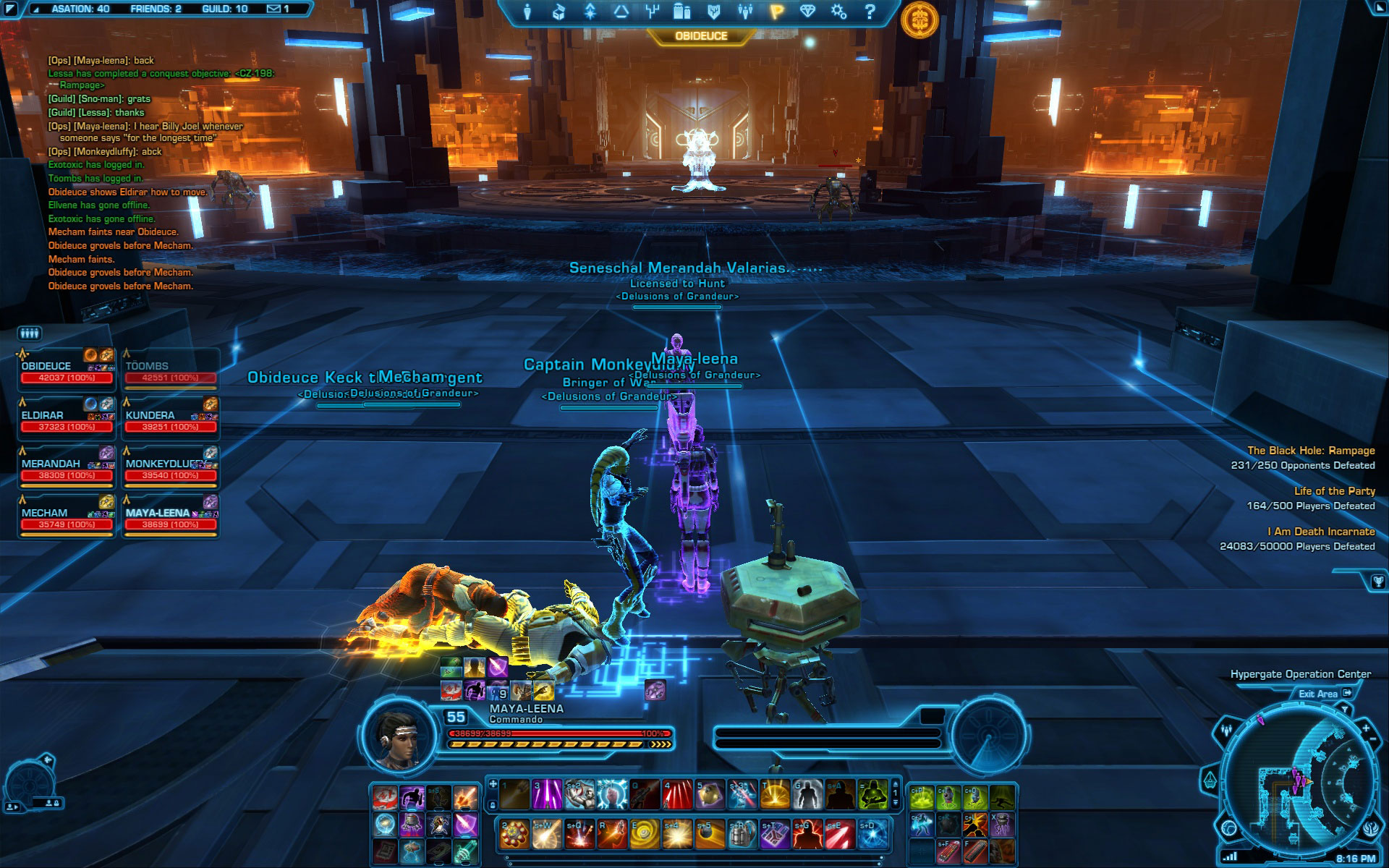1389x868 pixels.
Task: Open the Cartel Market gold coin button
Action: pos(919,19)
